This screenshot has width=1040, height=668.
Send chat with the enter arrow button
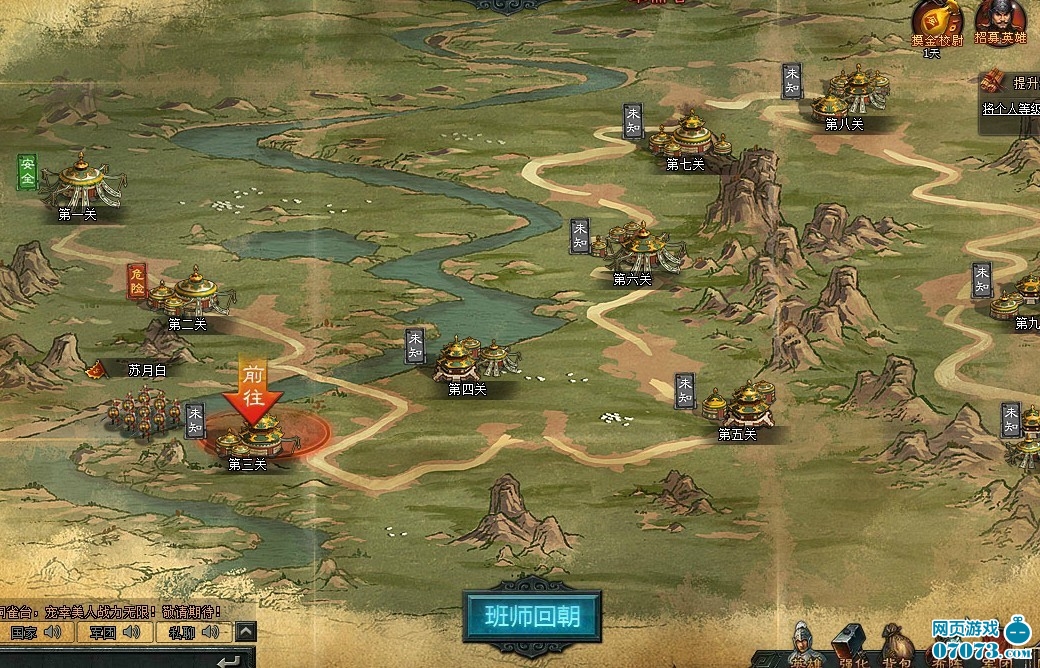pos(230,660)
